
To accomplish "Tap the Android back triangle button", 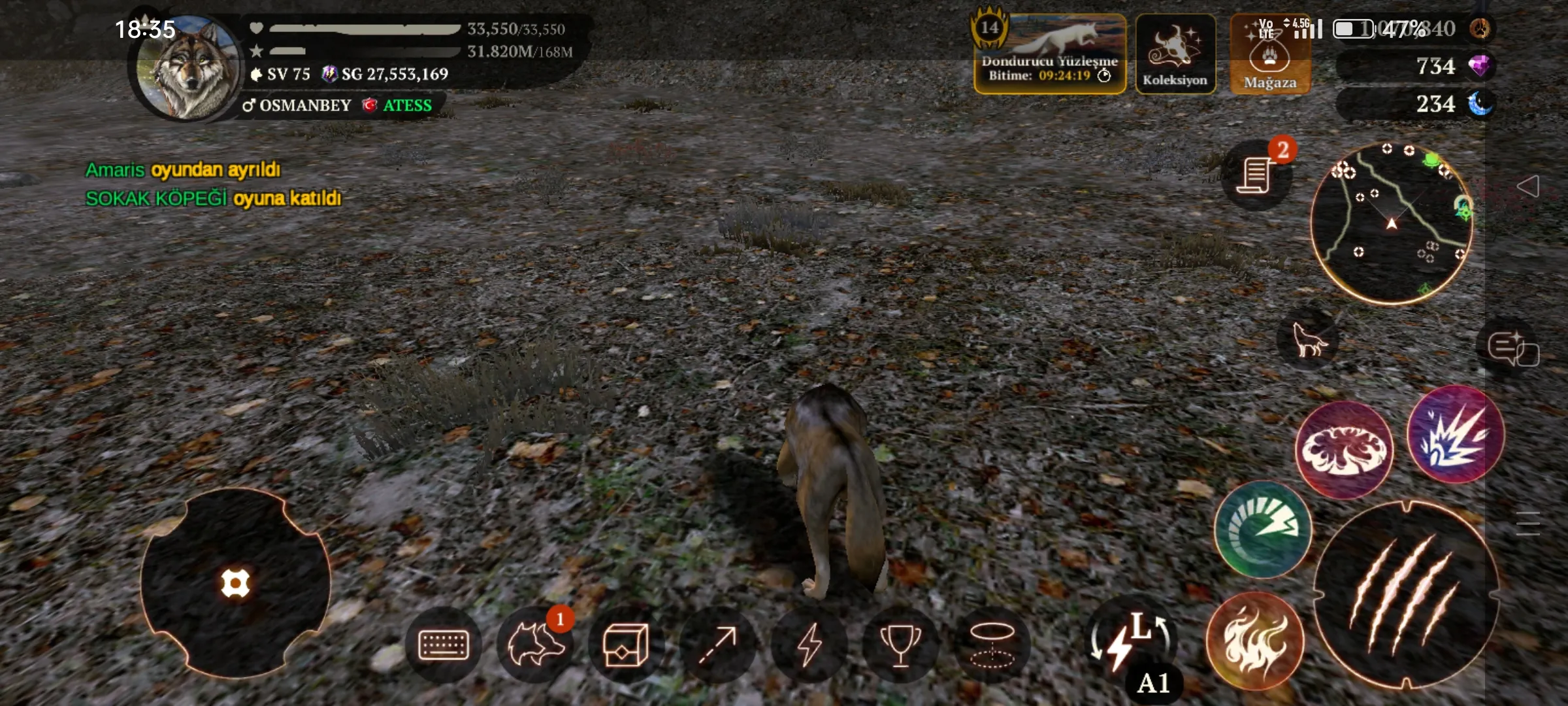I will pos(1527,186).
